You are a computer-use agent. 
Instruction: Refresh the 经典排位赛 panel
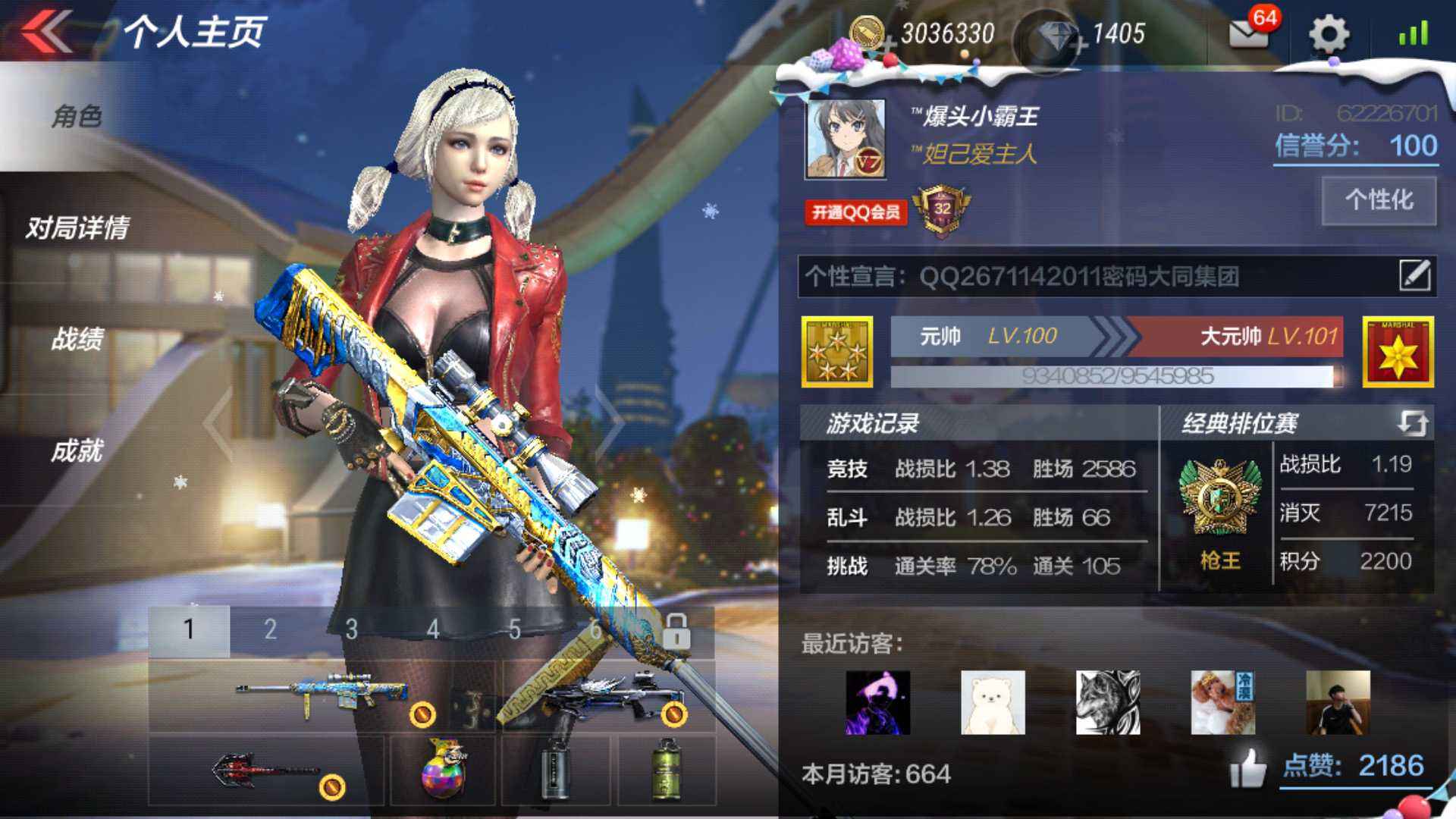pyautogui.click(x=1412, y=422)
